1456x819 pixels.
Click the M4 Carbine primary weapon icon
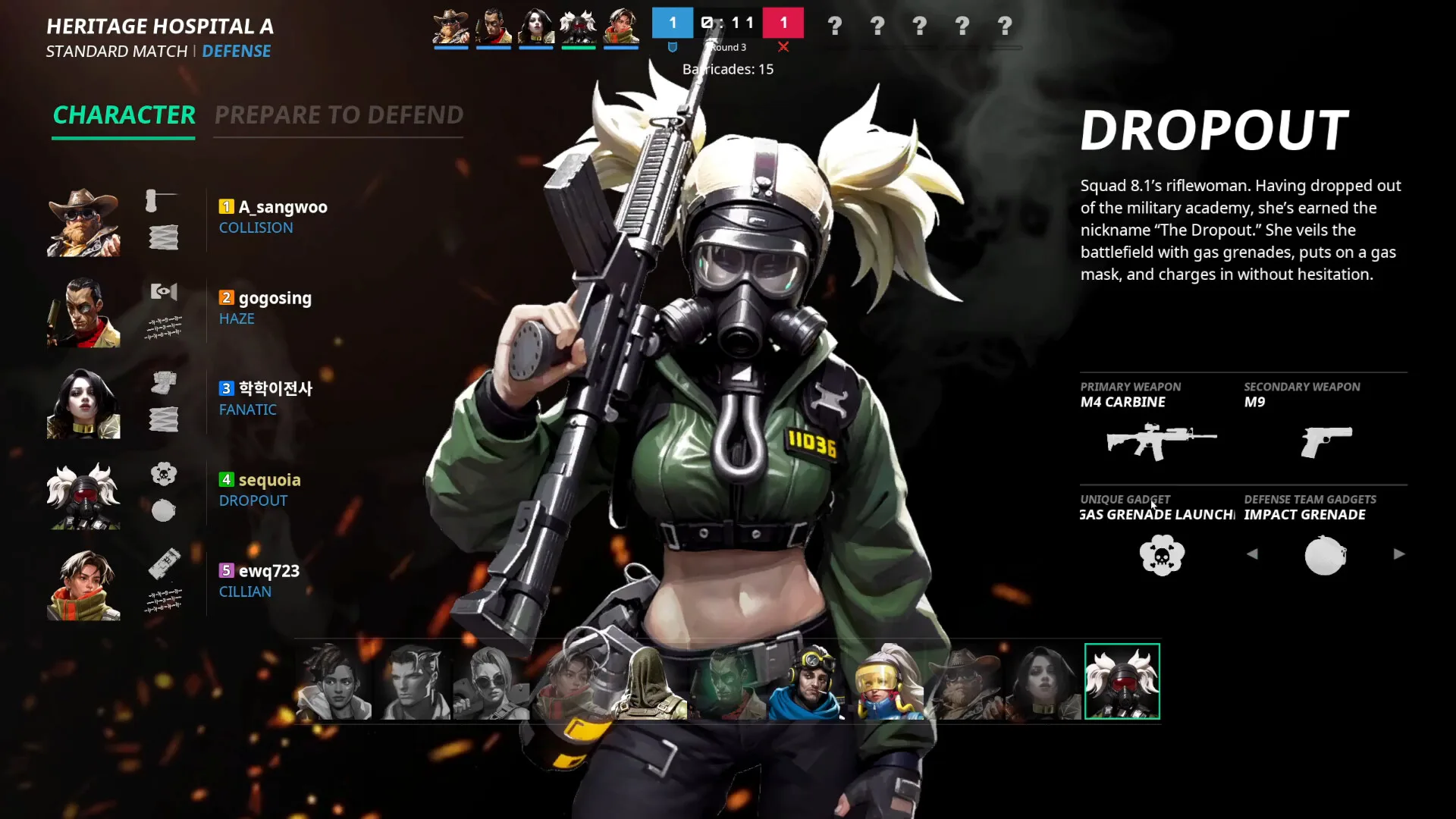pyautogui.click(x=1162, y=441)
